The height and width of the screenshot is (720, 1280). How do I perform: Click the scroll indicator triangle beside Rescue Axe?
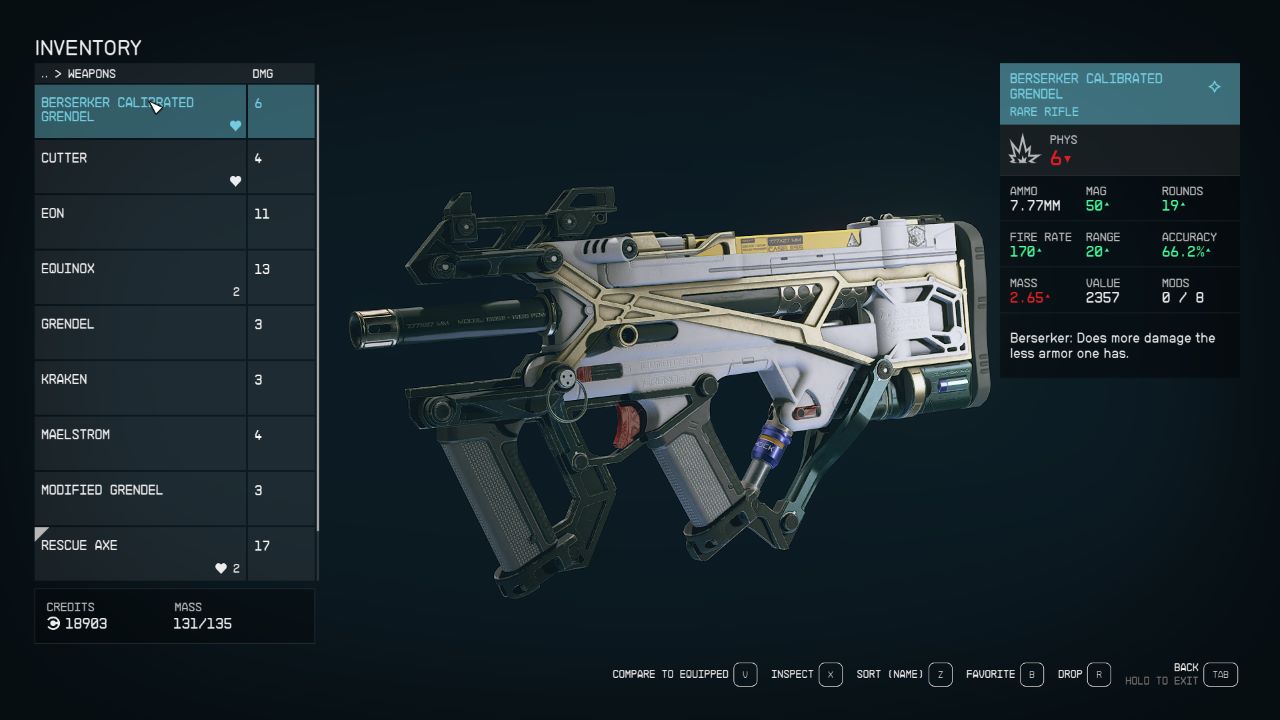(41, 532)
